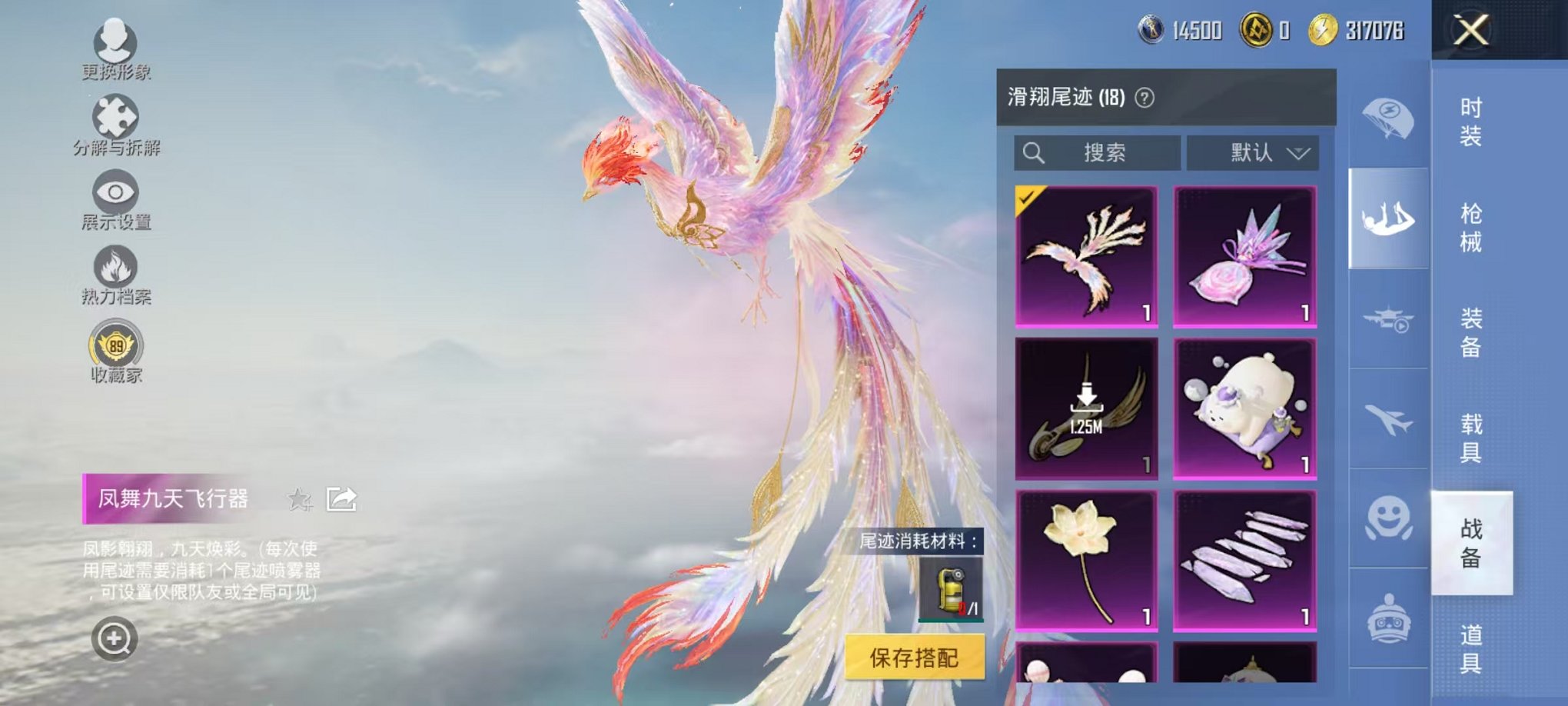The height and width of the screenshot is (706, 1568).
Task: Toggle the favorite star for the glider
Action: click(x=300, y=500)
